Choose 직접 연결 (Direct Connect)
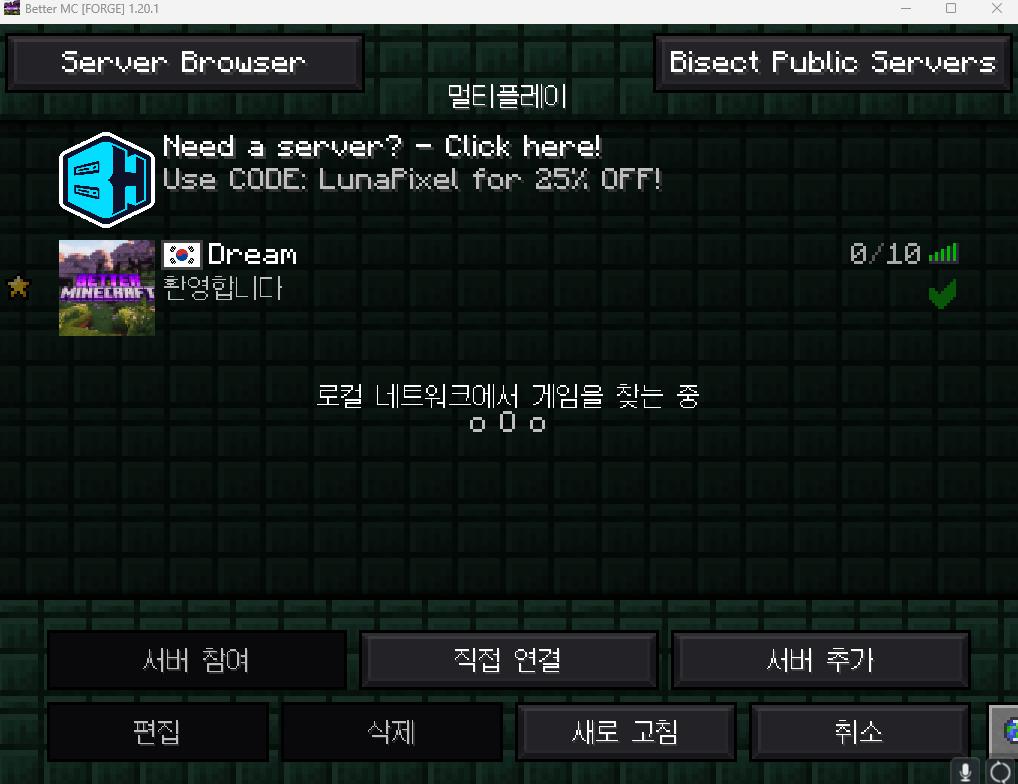This screenshot has width=1018, height=784. (508, 660)
